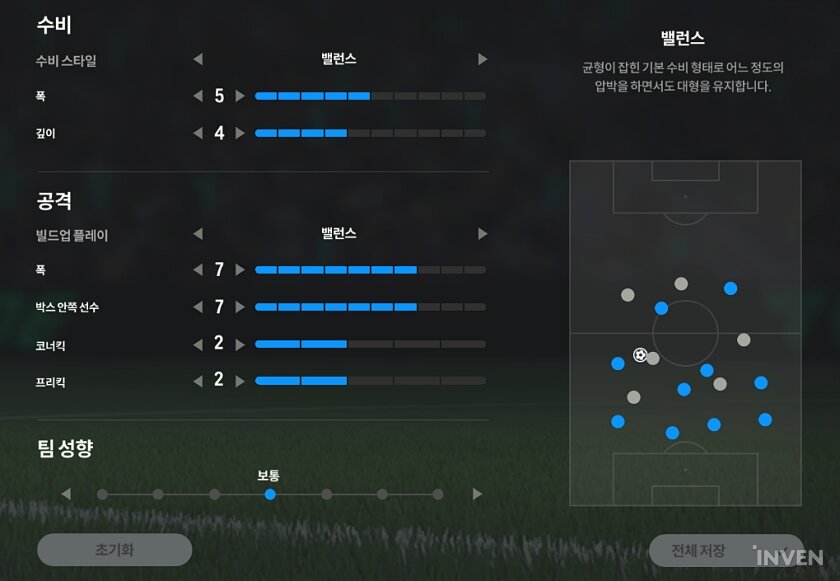The width and height of the screenshot is (840, 581).
Task: Decrease 박스 안쪽 선수 count
Action: [198, 307]
